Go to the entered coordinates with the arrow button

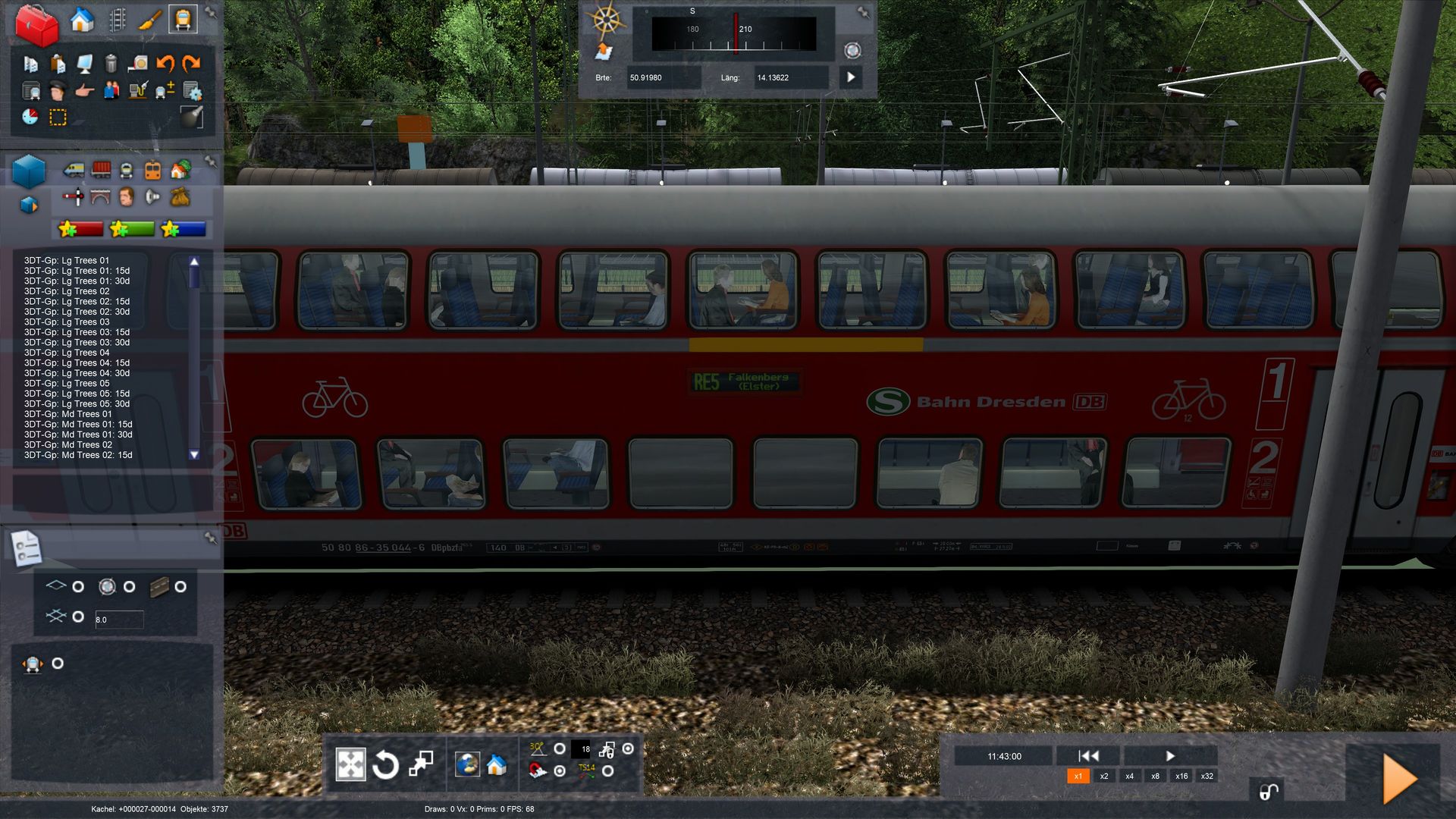click(851, 77)
